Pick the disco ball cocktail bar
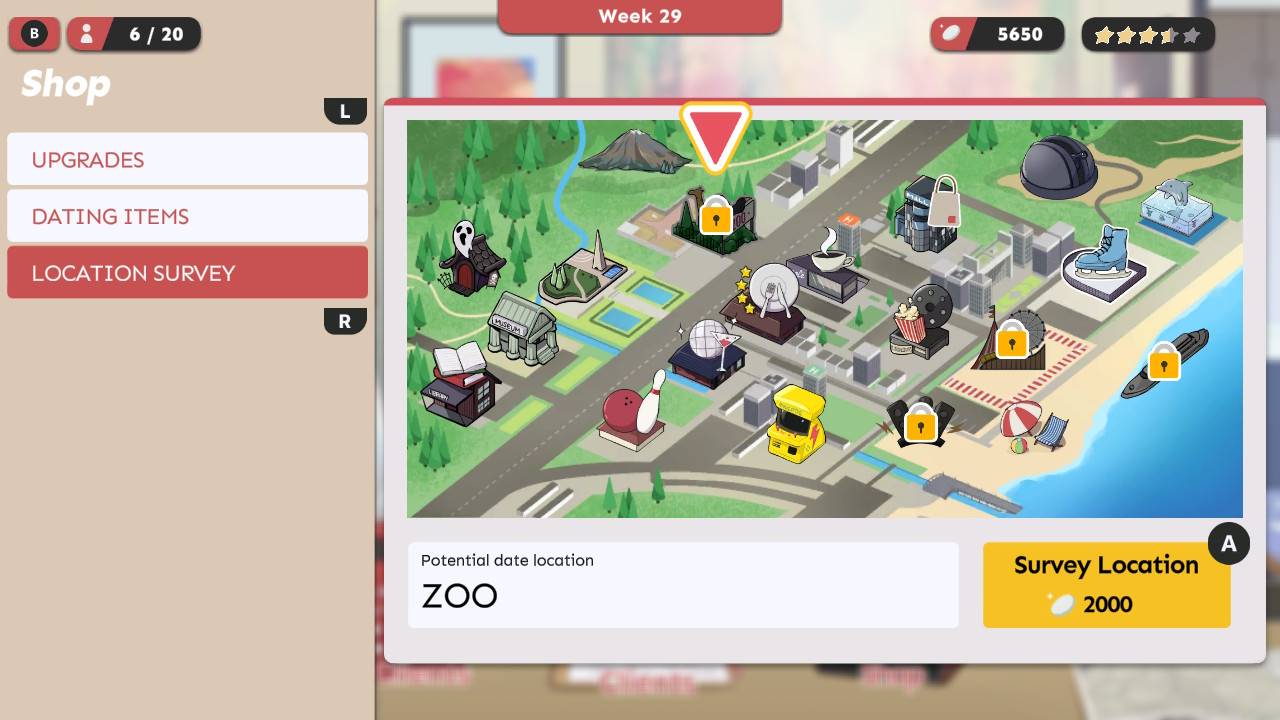The width and height of the screenshot is (1280, 720). 708,353
